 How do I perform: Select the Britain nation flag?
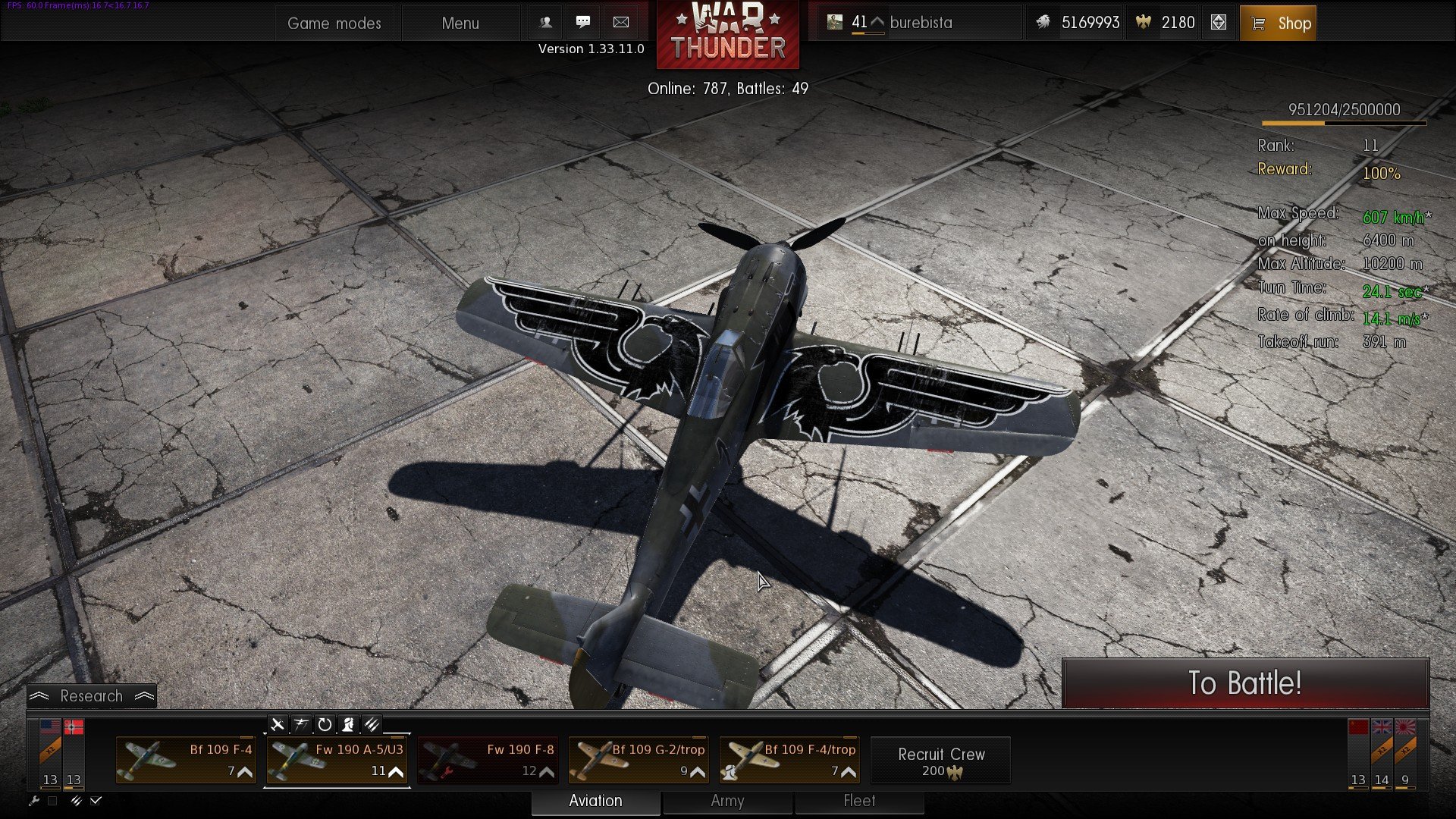coord(1382,727)
